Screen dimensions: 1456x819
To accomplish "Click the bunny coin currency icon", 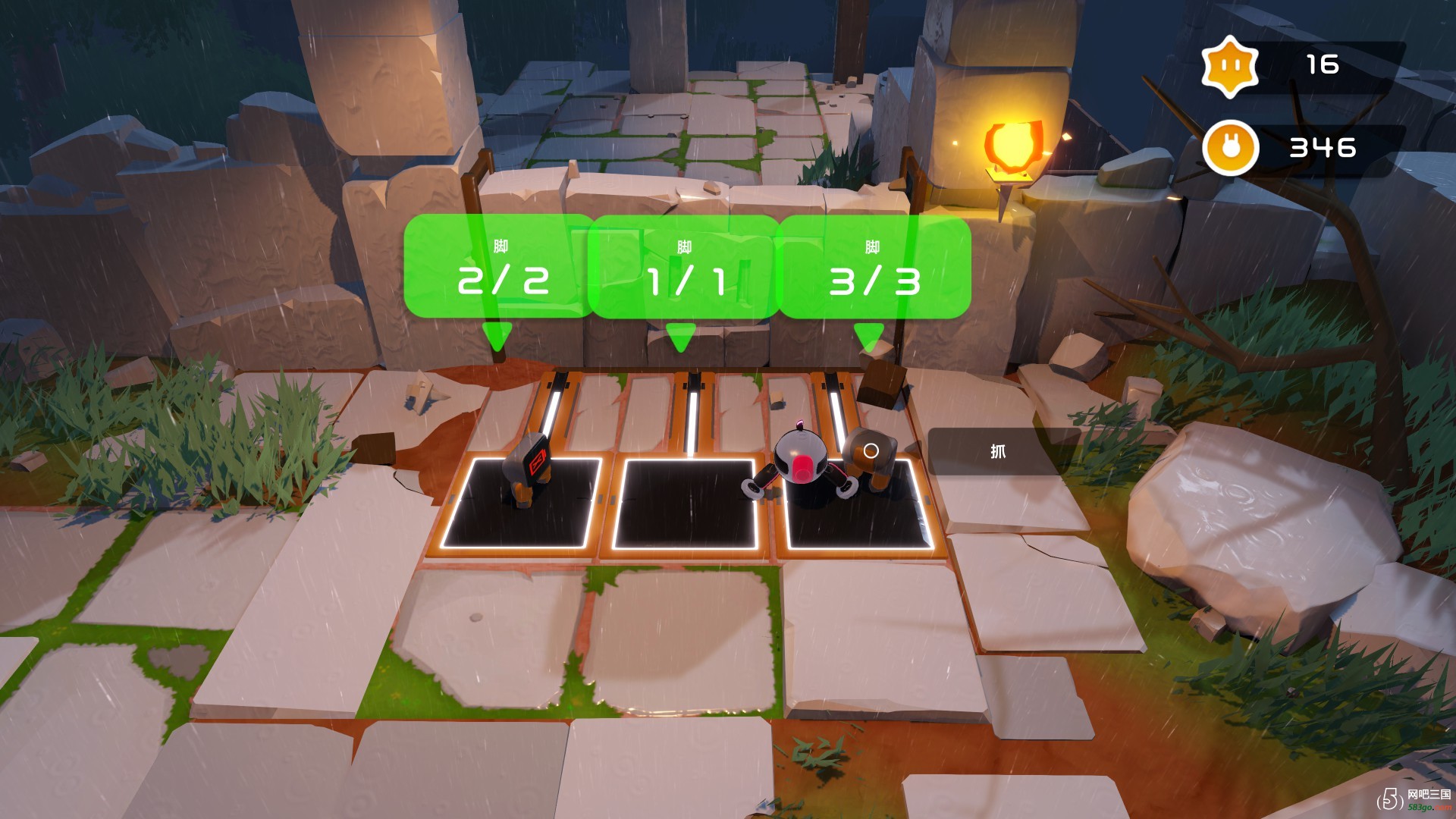I will point(1230,148).
